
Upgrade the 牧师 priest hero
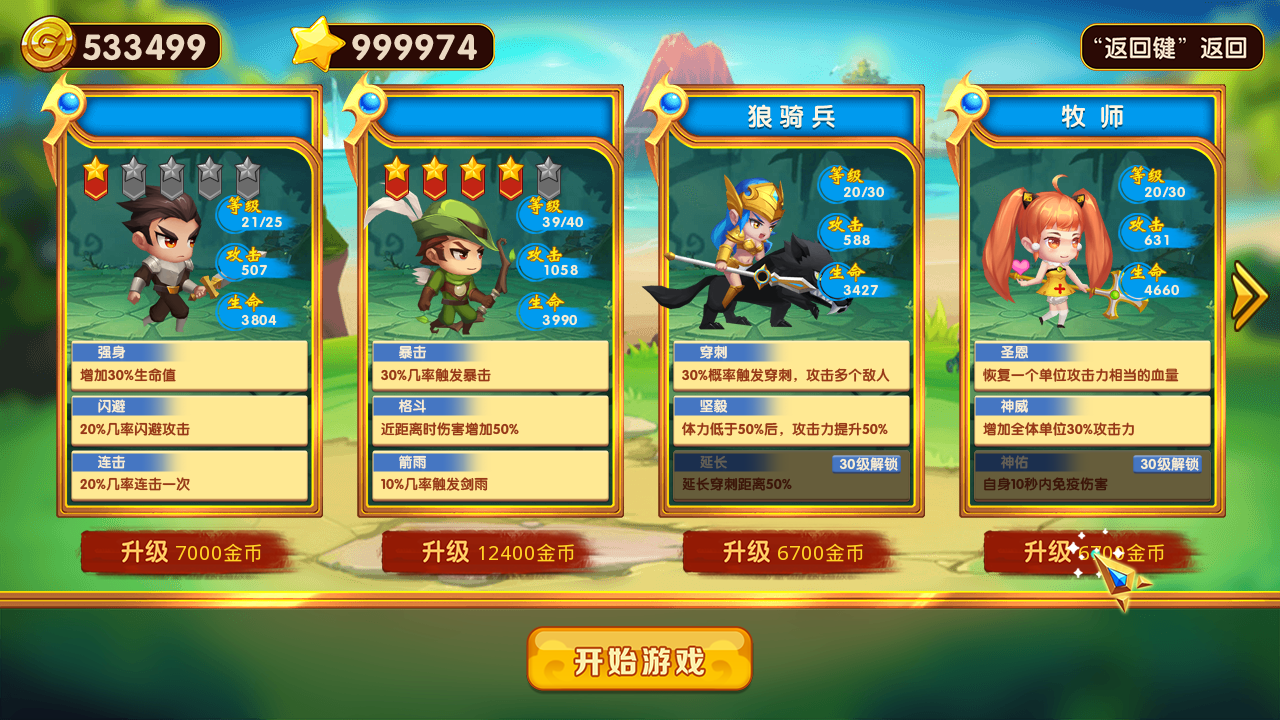pos(1093,553)
